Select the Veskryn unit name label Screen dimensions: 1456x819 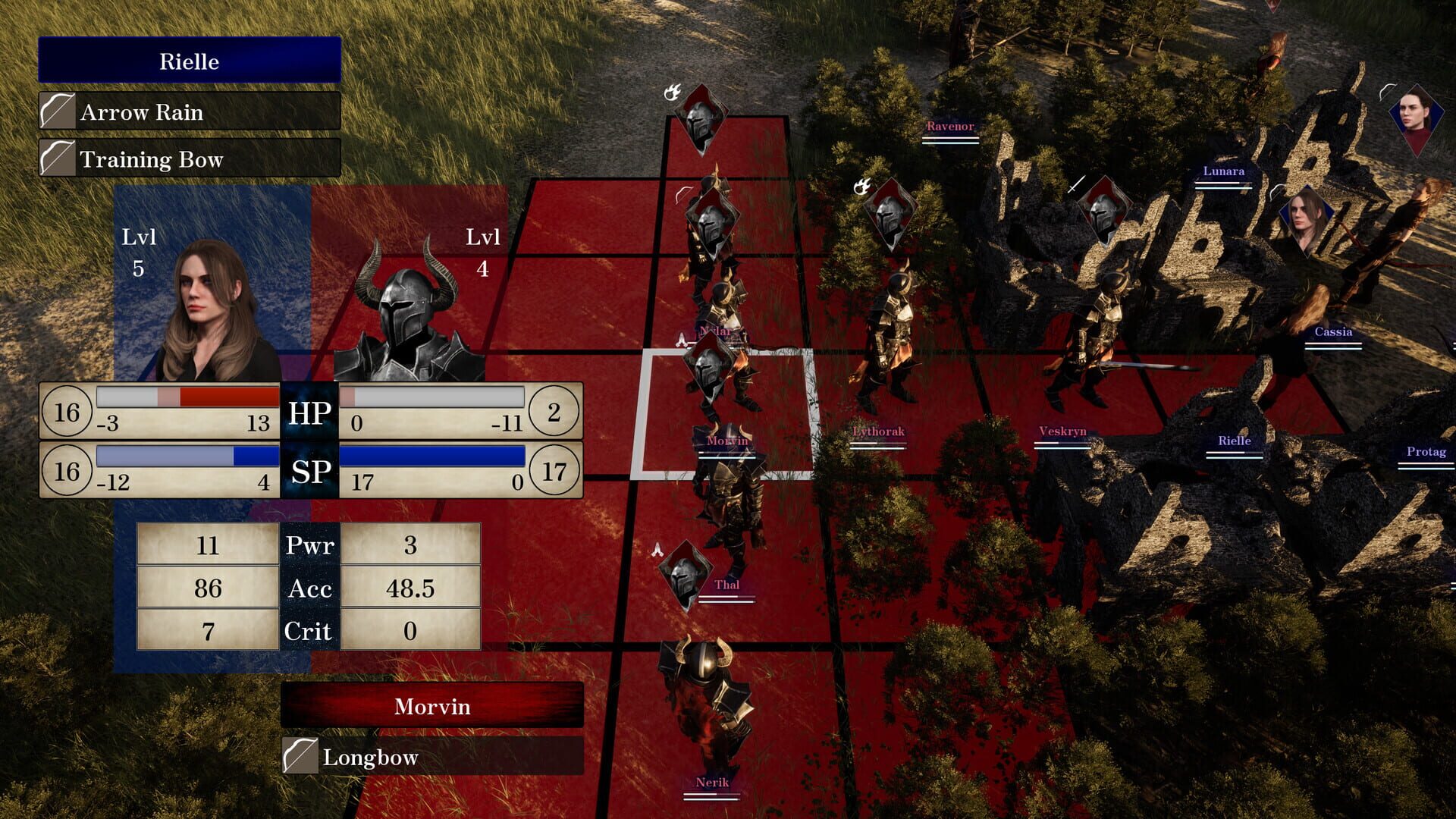pos(1062,431)
